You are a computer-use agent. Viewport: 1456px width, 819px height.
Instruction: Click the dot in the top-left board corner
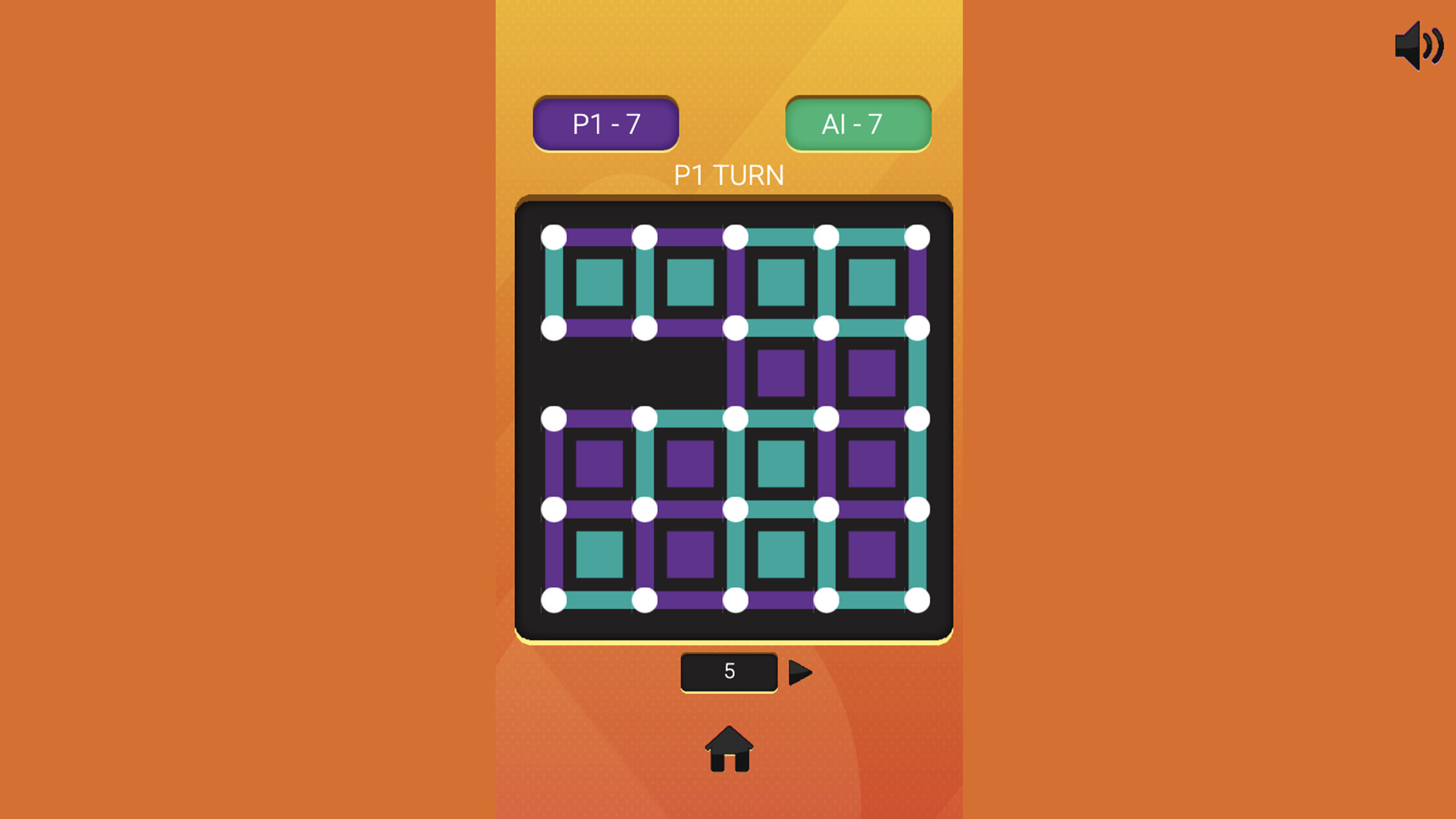pos(553,235)
